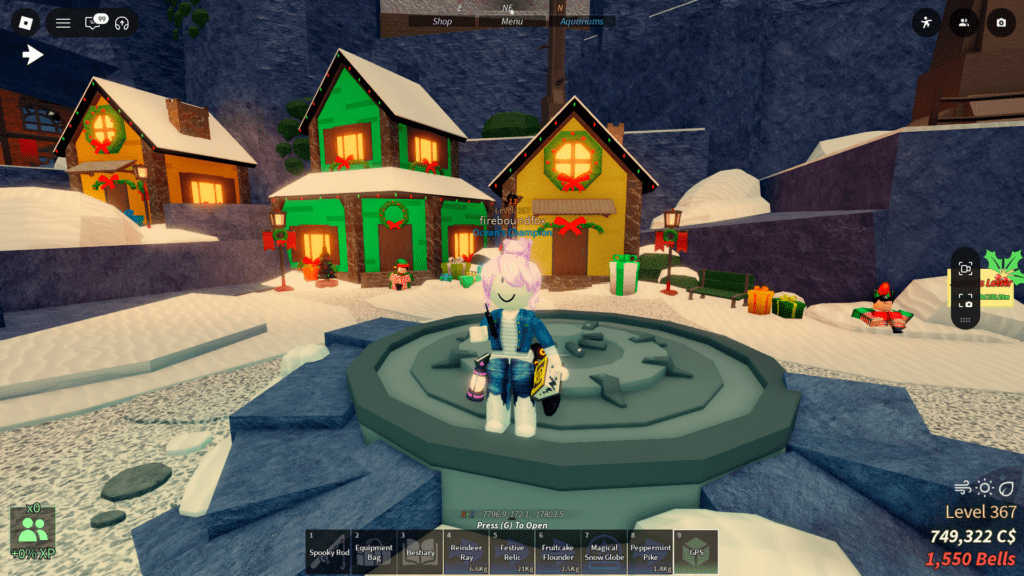Click the headset voice icon
The image size is (1024, 576).
point(123,22)
